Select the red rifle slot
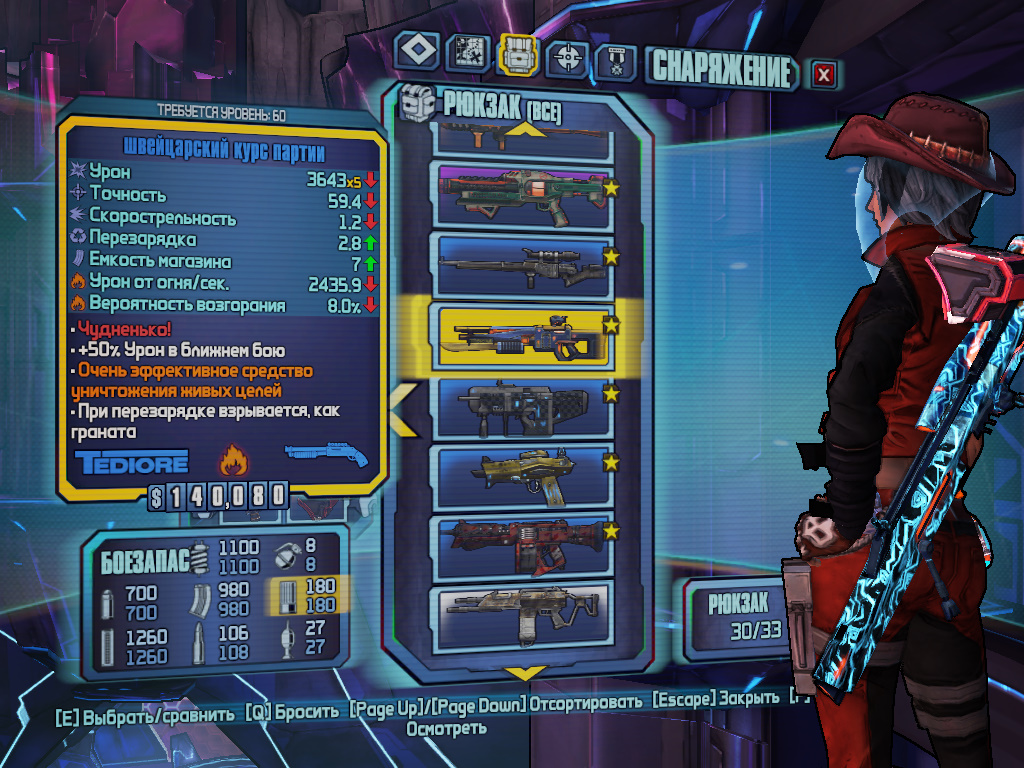The width and height of the screenshot is (1024, 768). (x=520, y=547)
